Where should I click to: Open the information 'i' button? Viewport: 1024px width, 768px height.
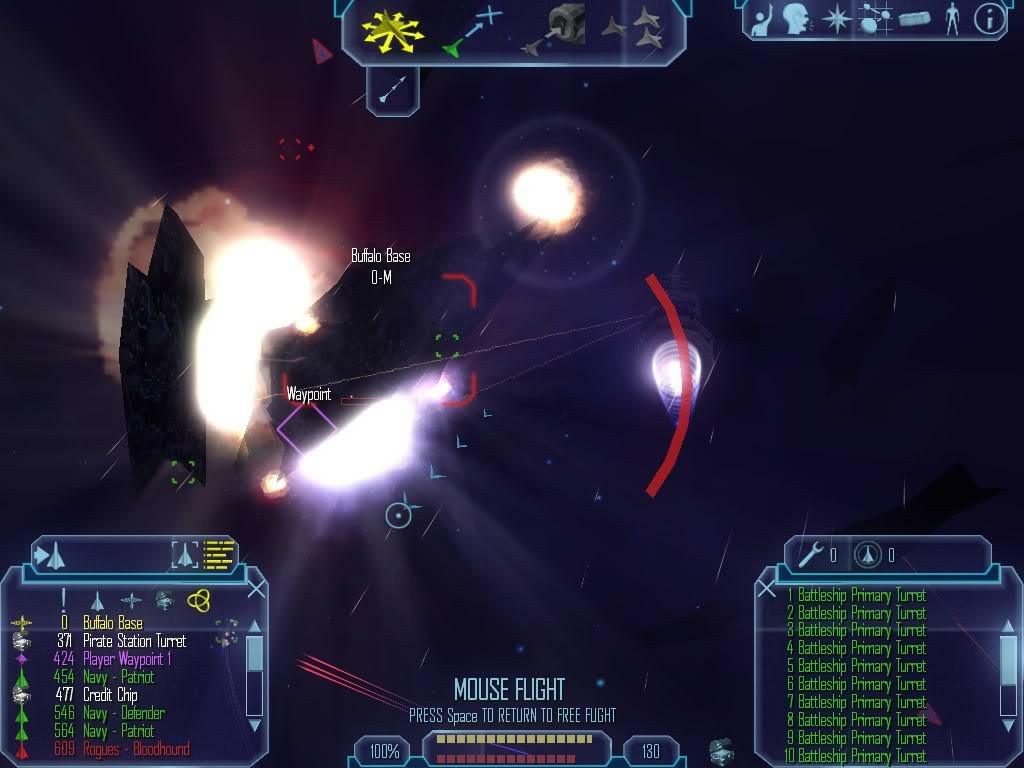click(989, 19)
